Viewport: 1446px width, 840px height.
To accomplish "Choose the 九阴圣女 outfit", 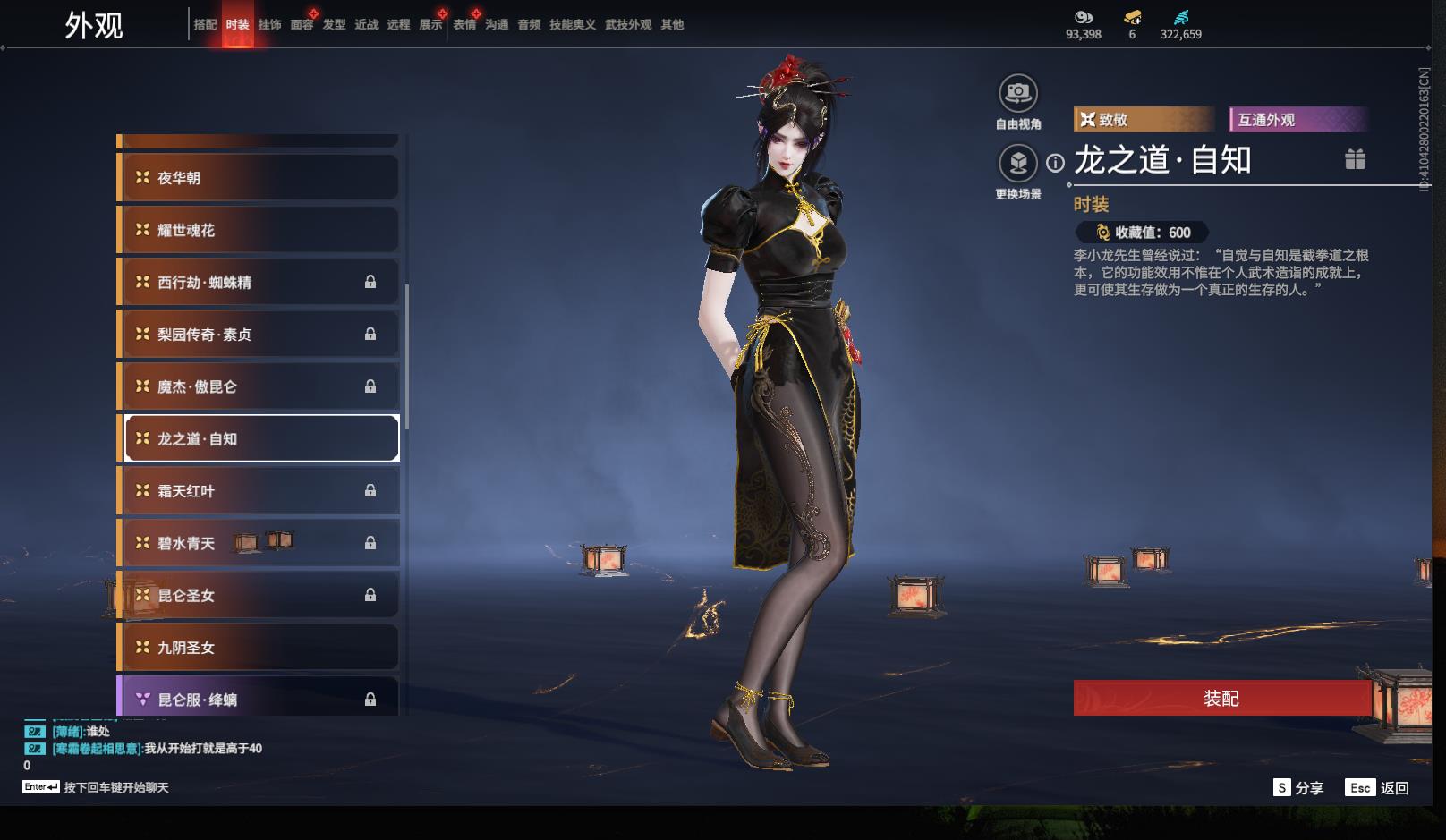I will [x=259, y=648].
